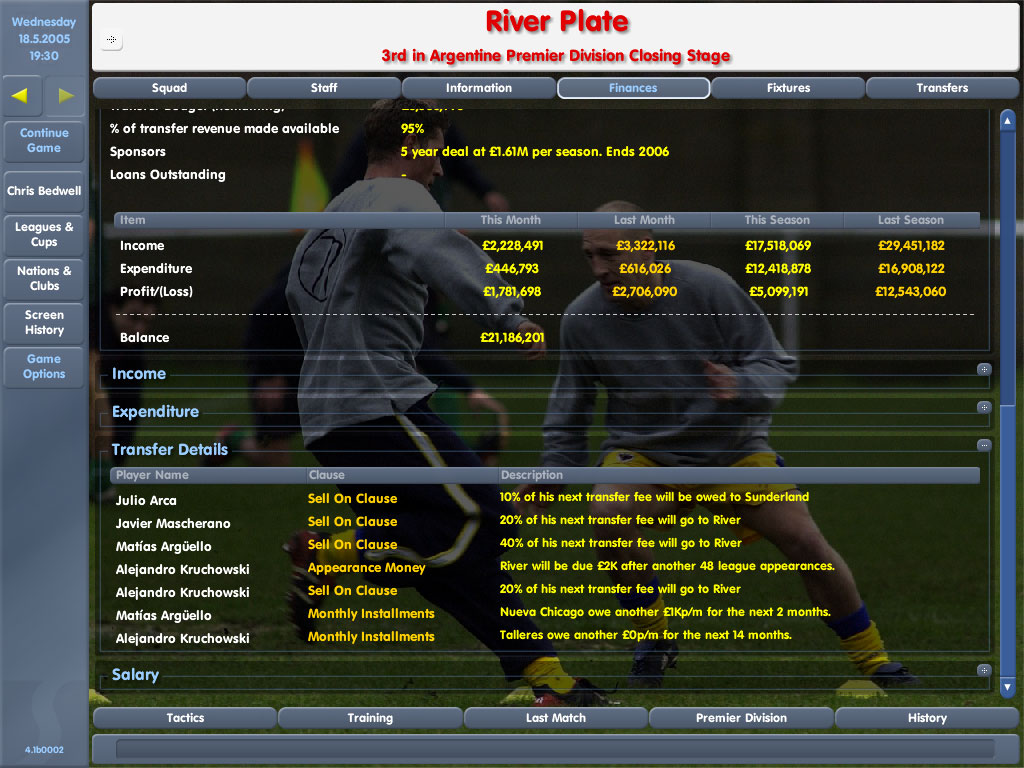Show the Information tab

(478, 88)
